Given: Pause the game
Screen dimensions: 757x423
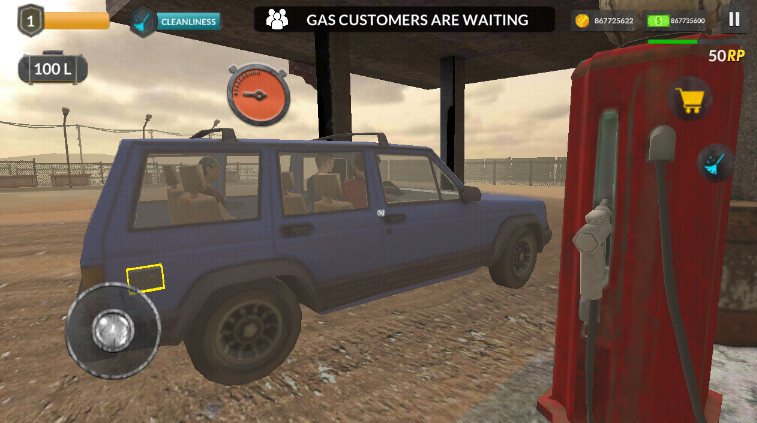Looking at the screenshot, I should pos(735,19).
